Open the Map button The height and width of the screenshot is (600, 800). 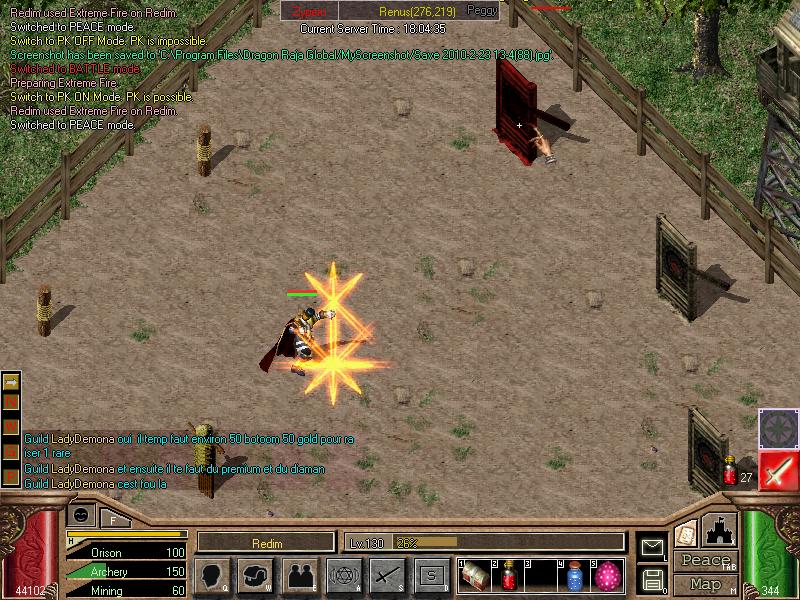coord(705,584)
